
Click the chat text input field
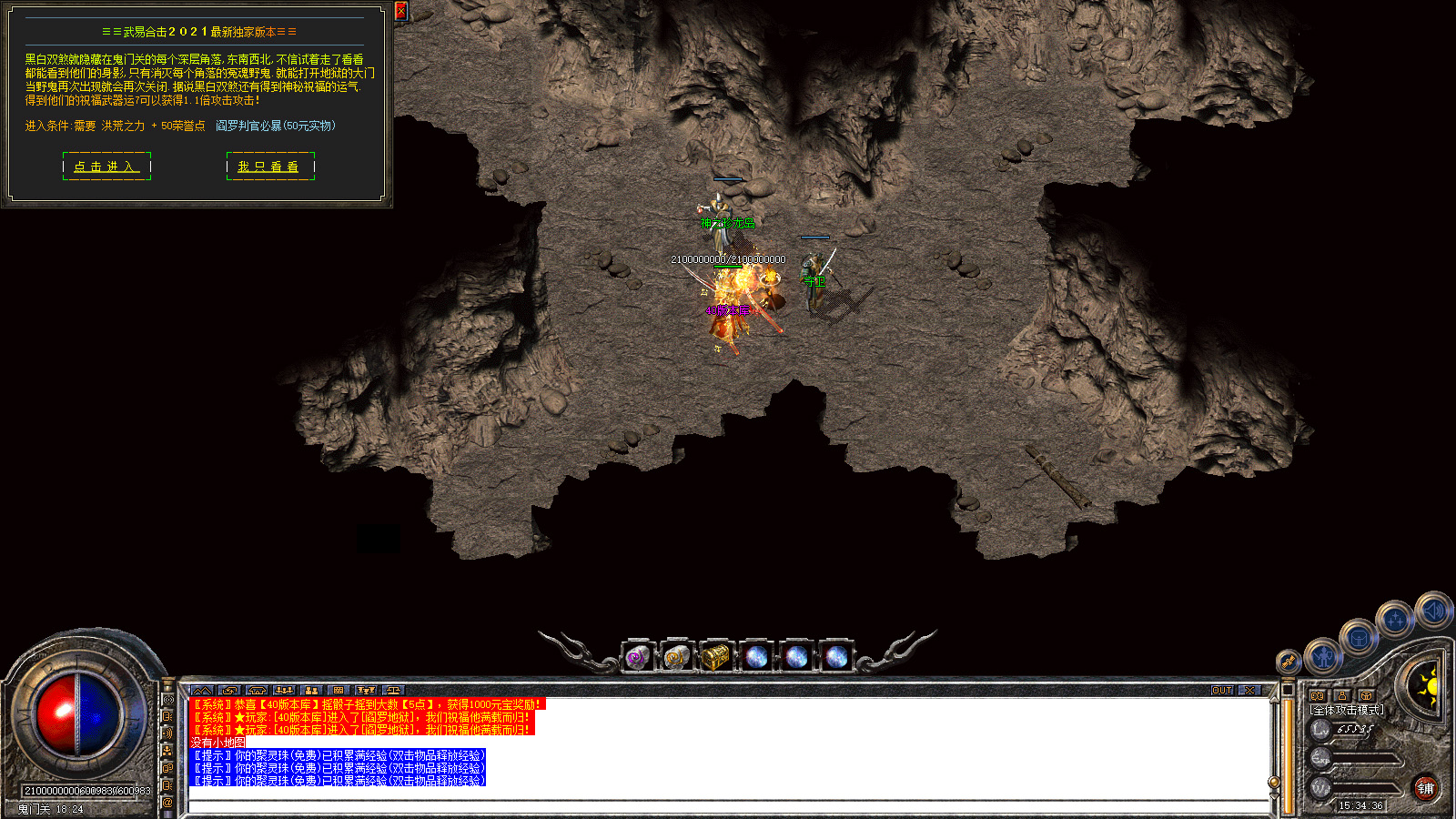(728, 806)
